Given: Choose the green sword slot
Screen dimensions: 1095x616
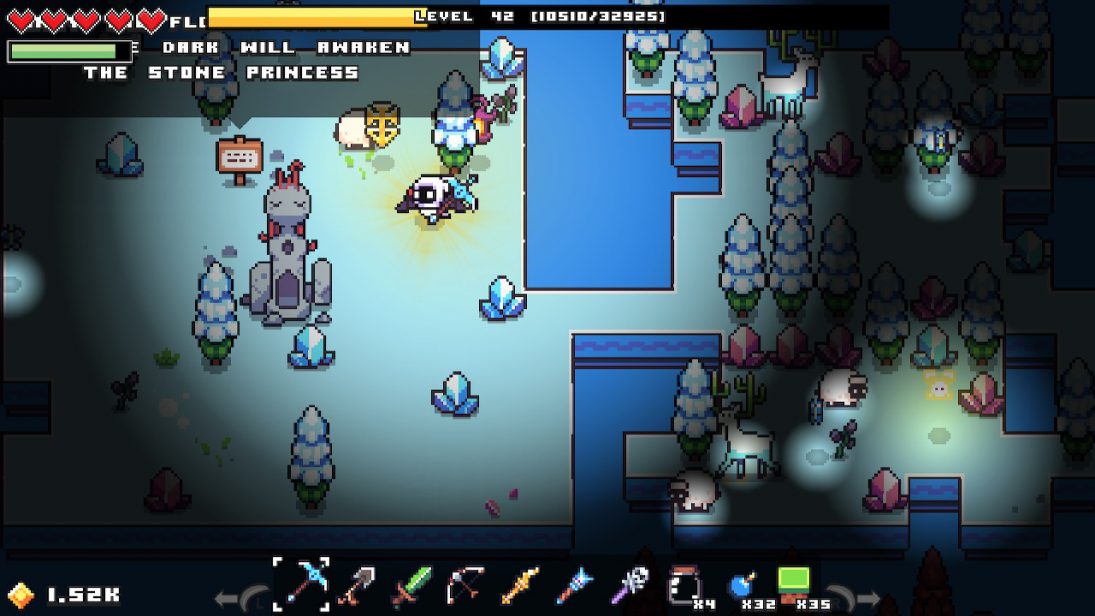Looking at the screenshot, I should (411, 584).
